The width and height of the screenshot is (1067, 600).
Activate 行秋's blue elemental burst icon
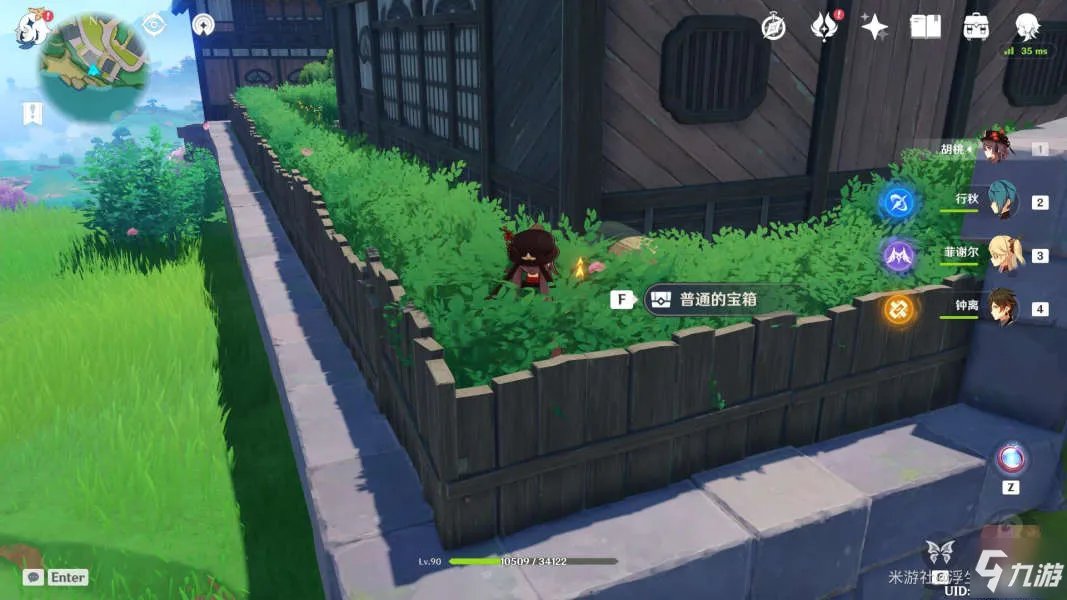point(897,203)
